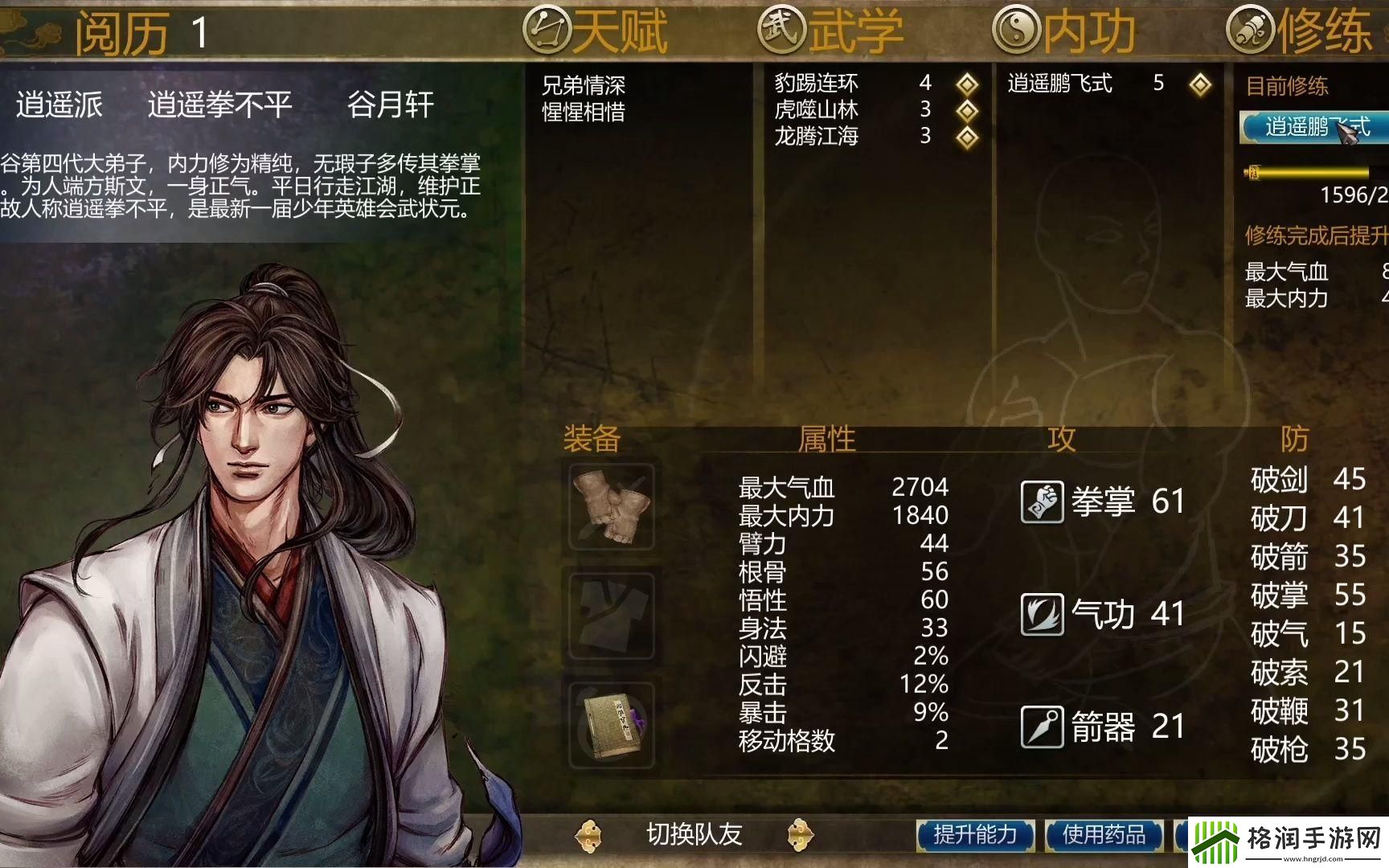Select the 惺惺相惜 talent
Image resolution: width=1389 pixels, height=868 pixels.
[x=584, y=112]
